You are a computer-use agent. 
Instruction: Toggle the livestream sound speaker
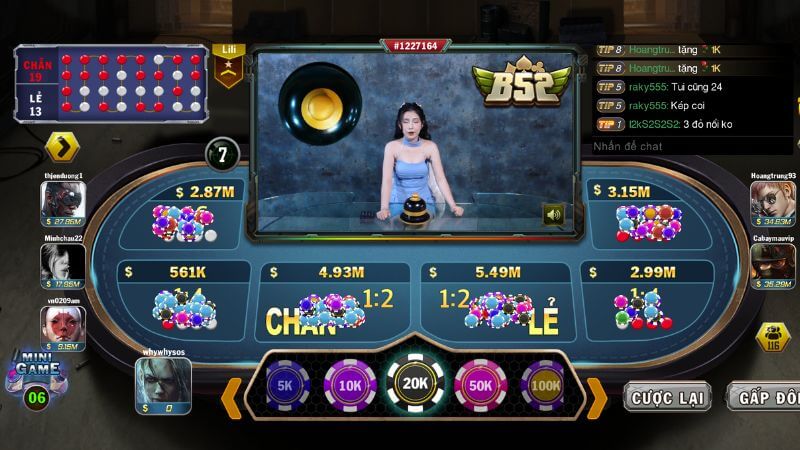(553, 214)
